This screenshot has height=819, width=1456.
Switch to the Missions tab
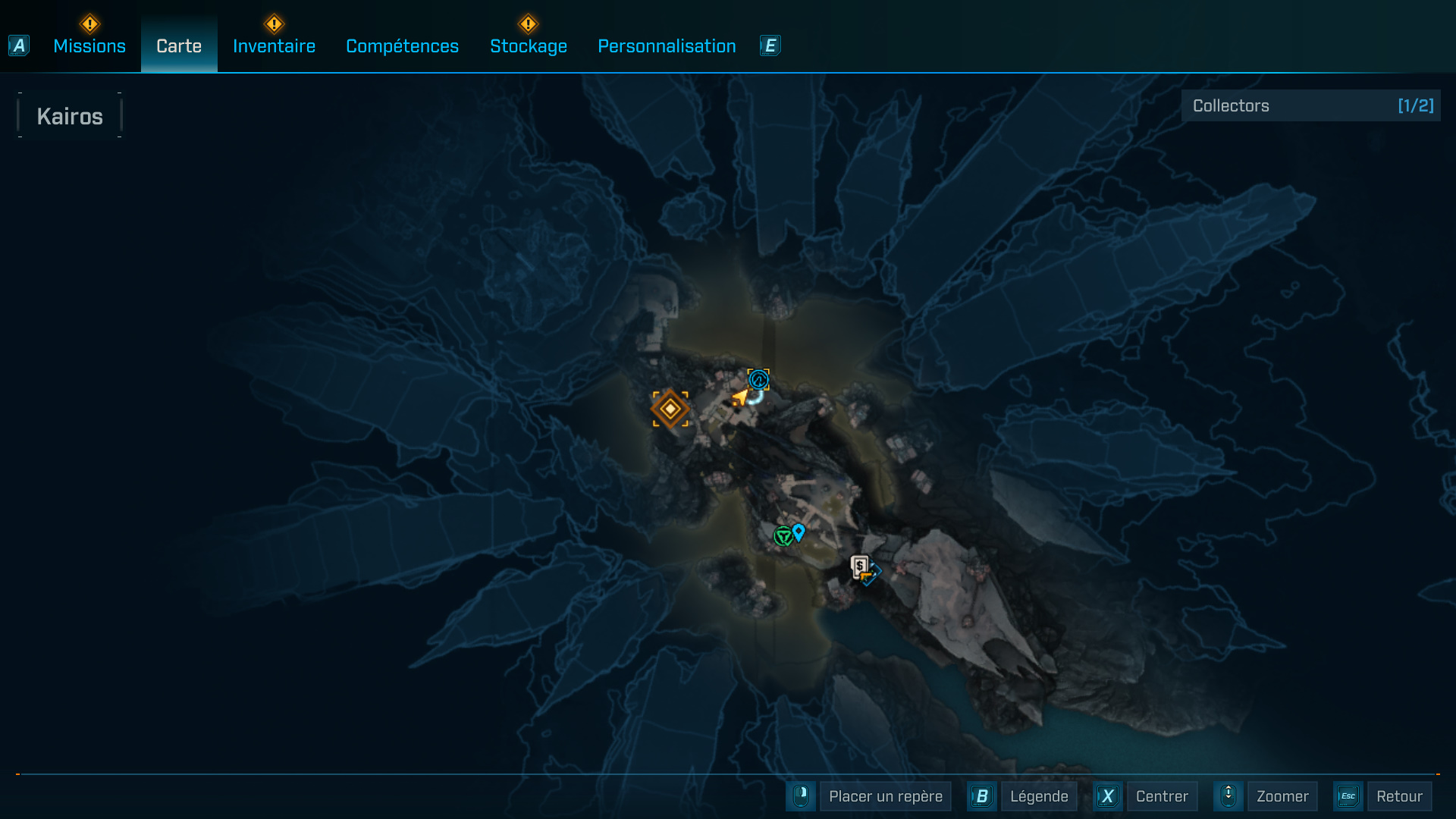click(x=89, y=45)
